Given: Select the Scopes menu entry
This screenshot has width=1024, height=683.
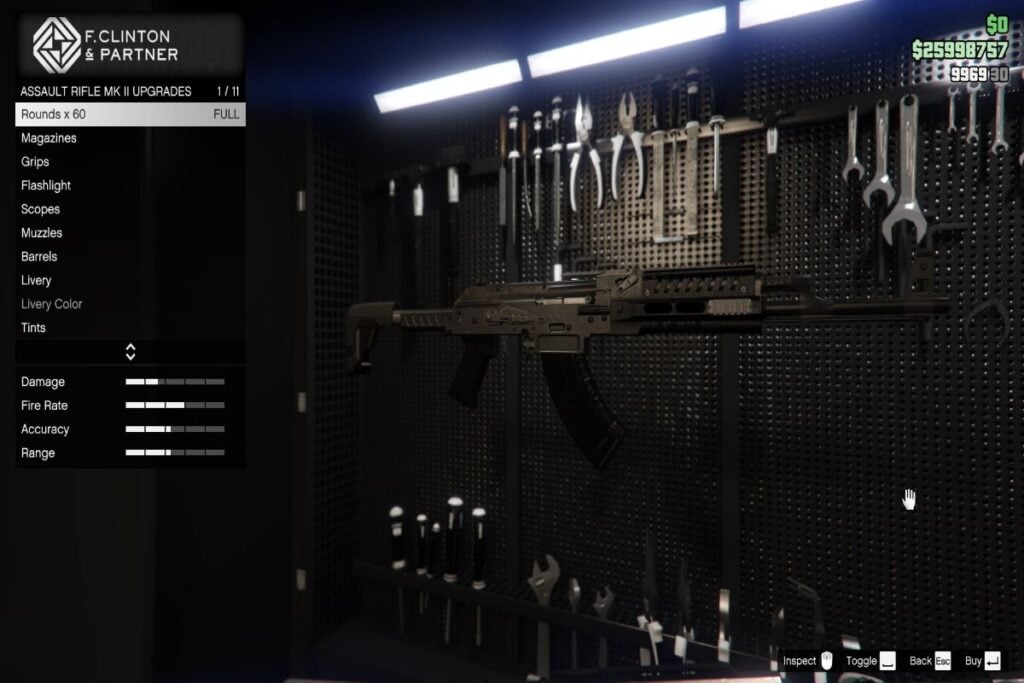Looking at the screenshot, I should (x=130, y=209).
